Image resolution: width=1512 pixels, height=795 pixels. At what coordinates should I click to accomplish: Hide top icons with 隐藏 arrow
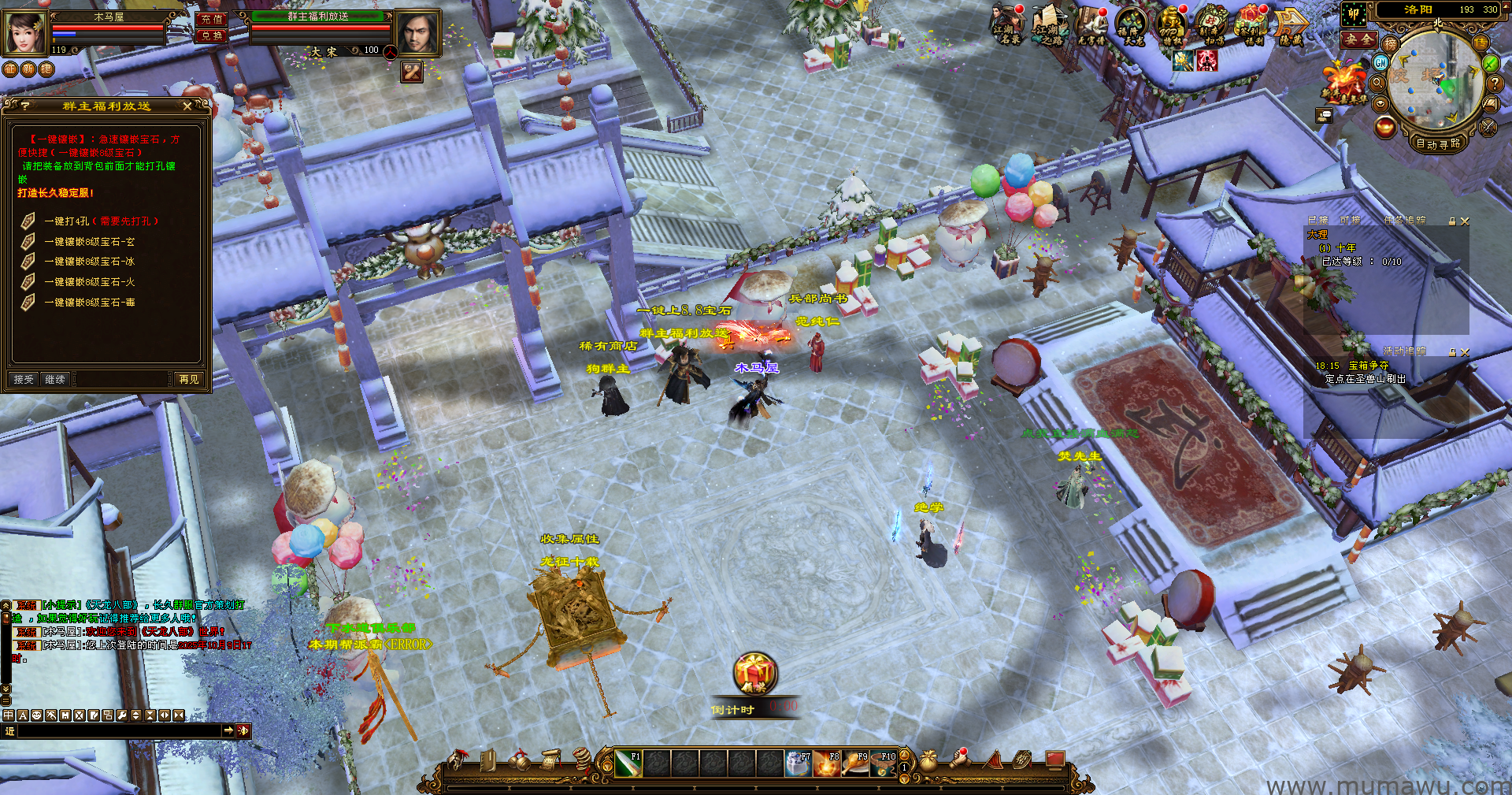(x=1291, y=25)
